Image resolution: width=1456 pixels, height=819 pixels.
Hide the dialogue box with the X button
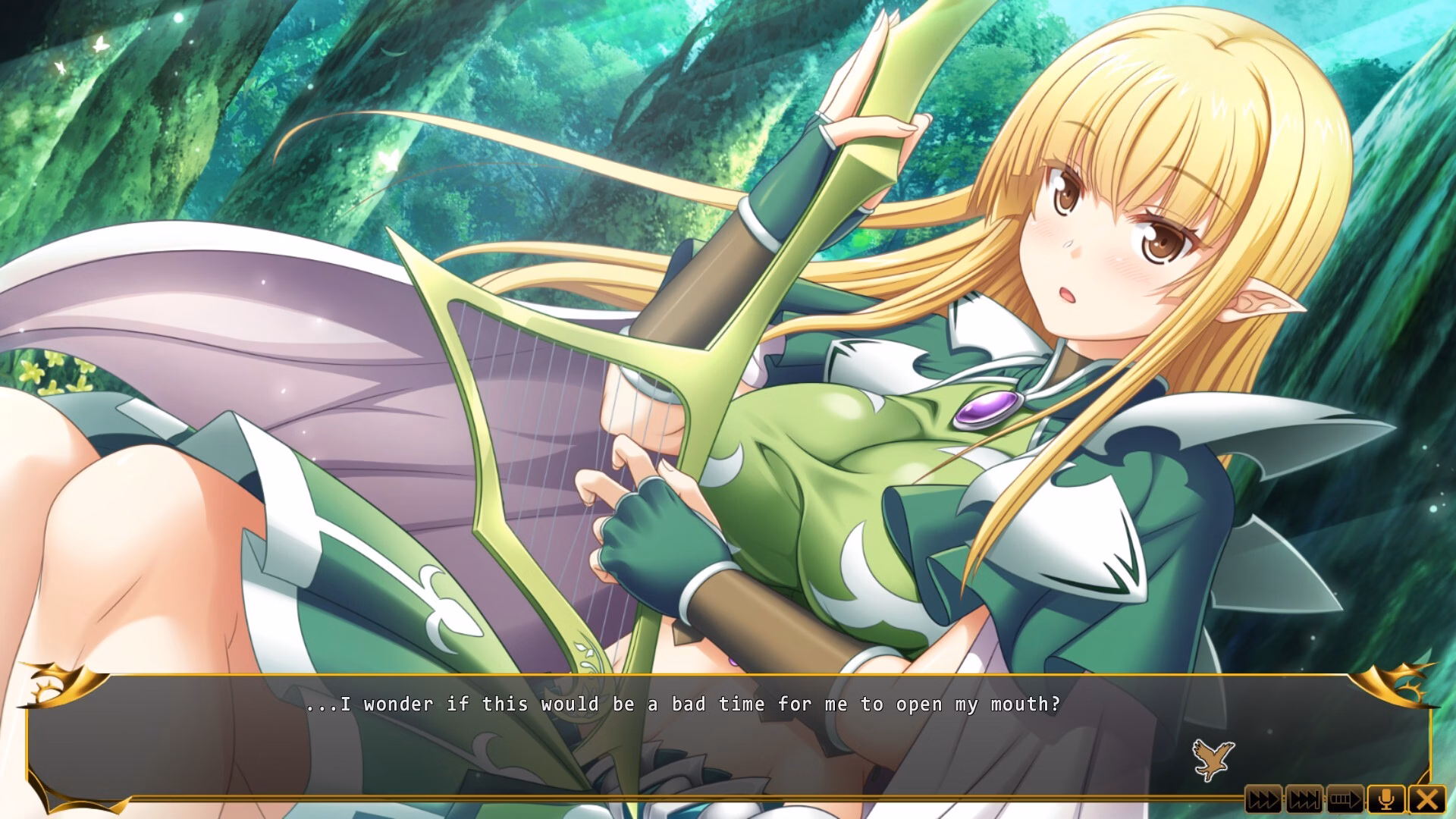[x=1427, y=799]
